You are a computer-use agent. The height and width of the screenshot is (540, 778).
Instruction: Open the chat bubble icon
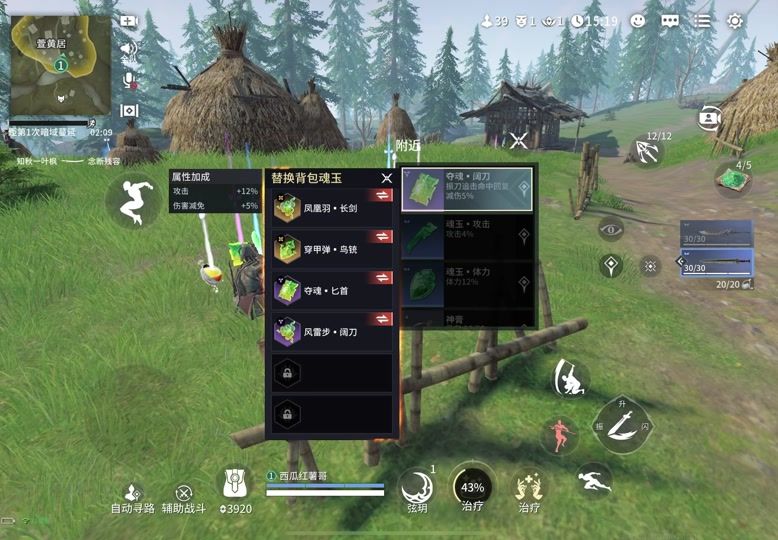coord(670,20)
